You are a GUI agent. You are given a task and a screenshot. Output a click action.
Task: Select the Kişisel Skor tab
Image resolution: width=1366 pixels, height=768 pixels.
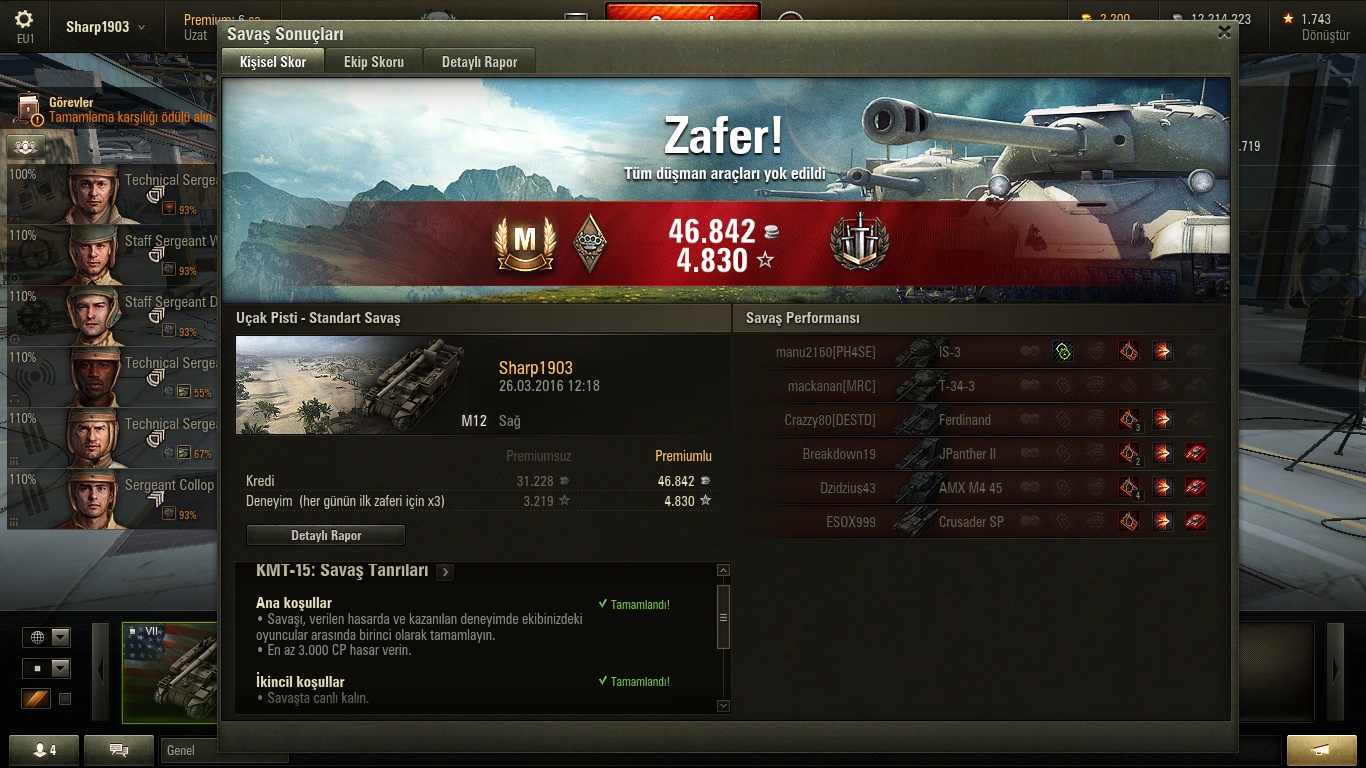[x=273, y=62]
